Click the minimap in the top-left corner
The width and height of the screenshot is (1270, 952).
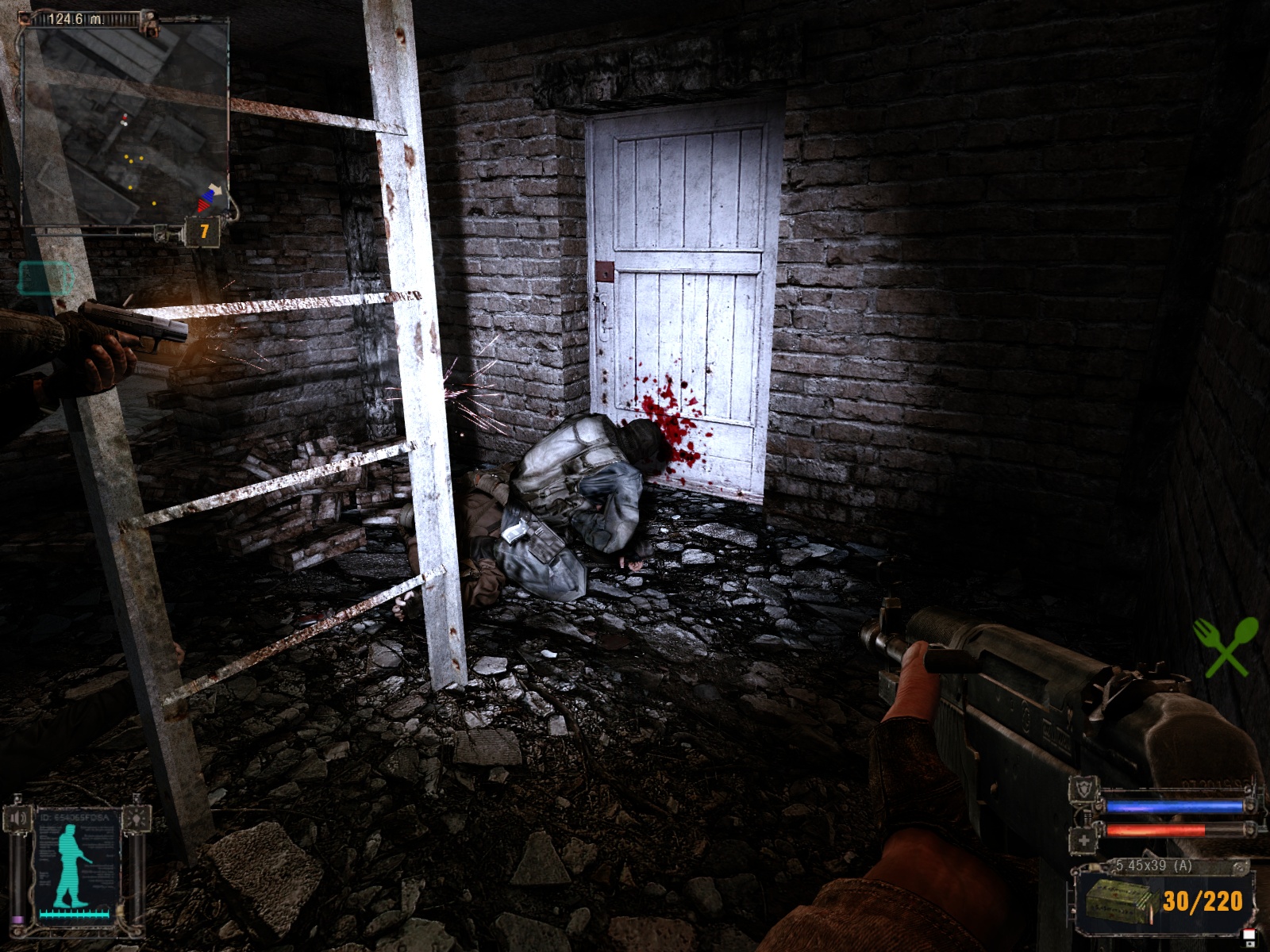pos(123,119)
